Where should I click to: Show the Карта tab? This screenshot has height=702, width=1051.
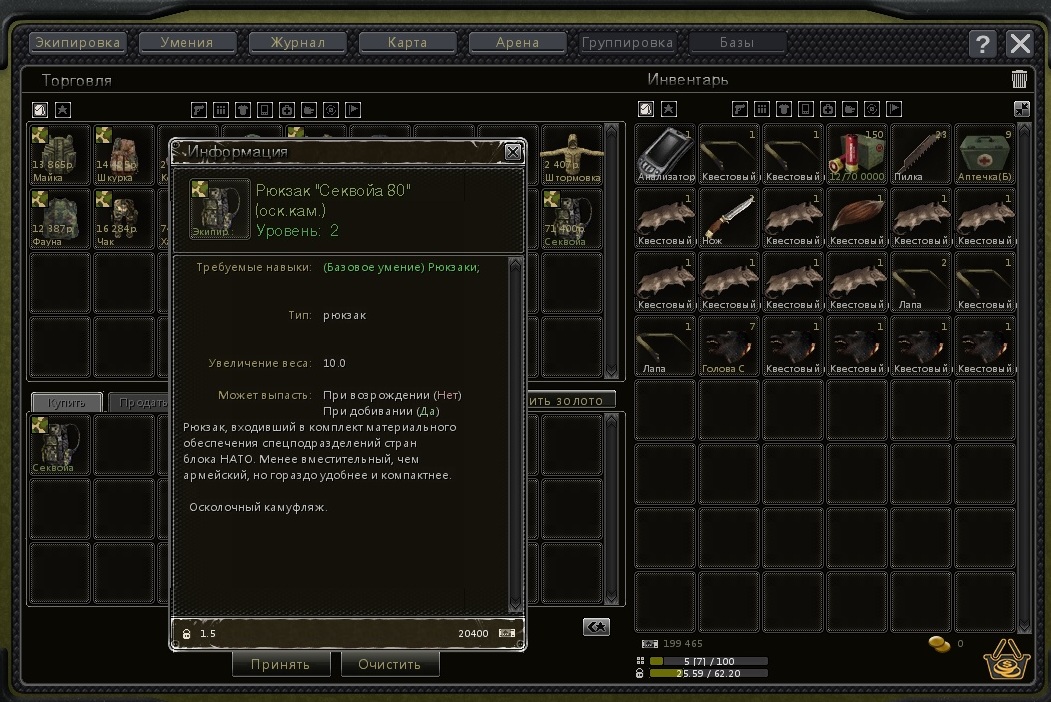(x=407, y=43)
